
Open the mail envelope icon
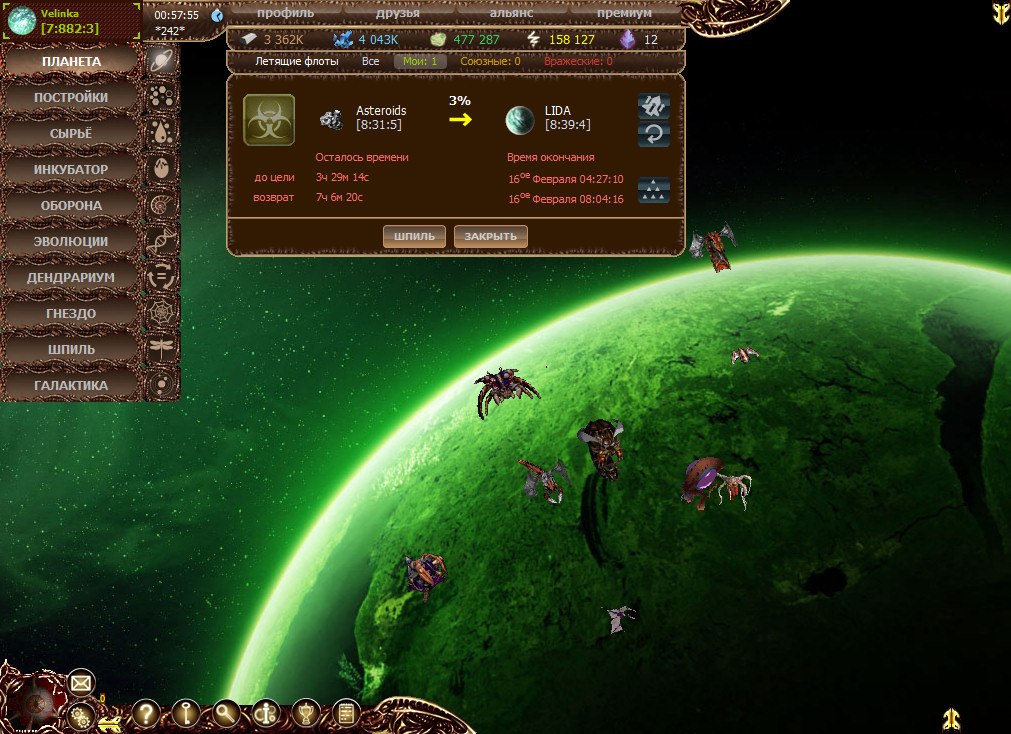[x=81, y=684]
